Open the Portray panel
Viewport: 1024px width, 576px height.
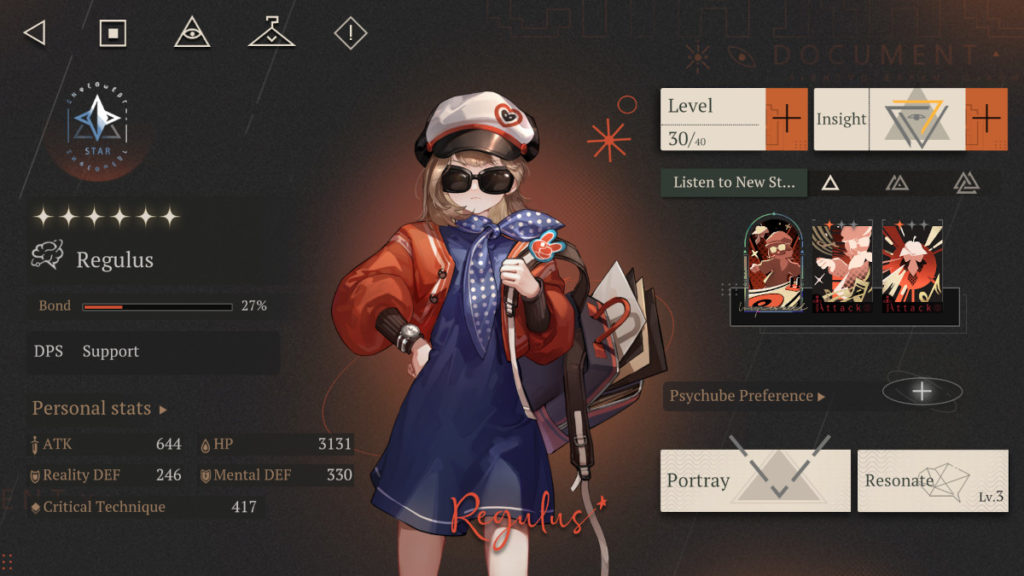click(755, 480)
